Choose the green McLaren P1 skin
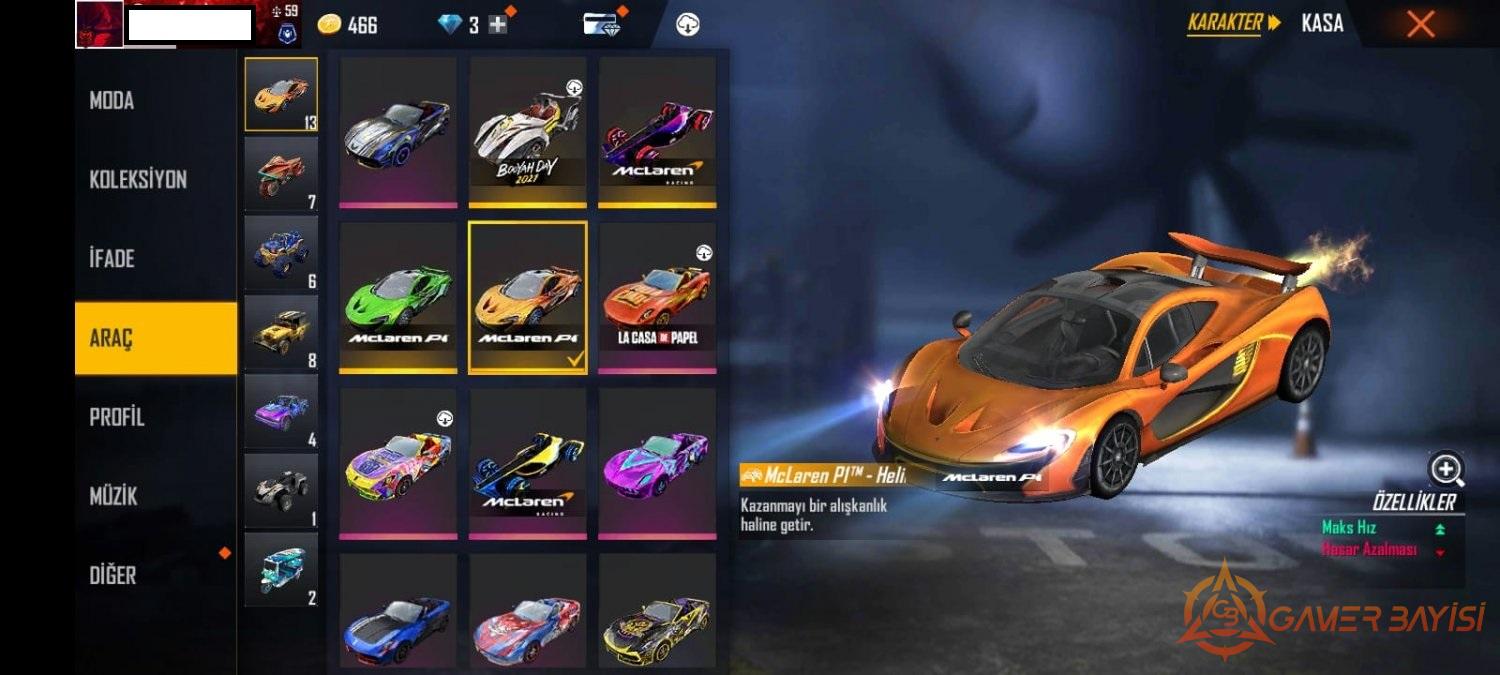Screen dimensions: 1500x675 (x=398, y=298)
